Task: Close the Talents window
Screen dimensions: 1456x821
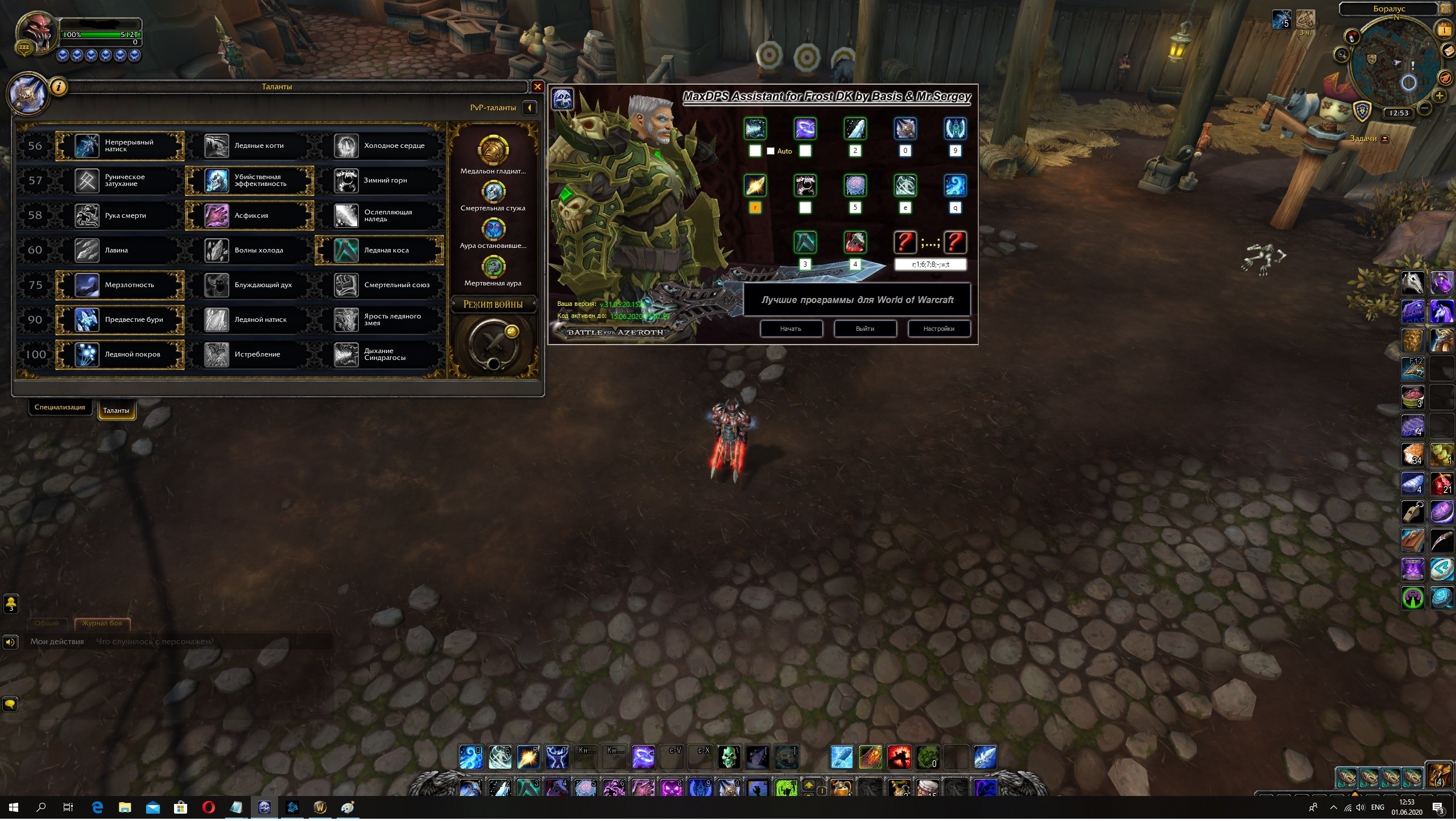Action: point(537,86)
